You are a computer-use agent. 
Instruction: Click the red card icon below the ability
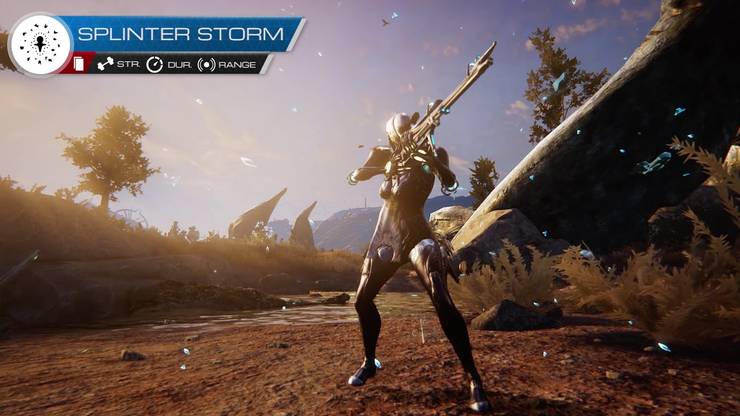point(80,64)
